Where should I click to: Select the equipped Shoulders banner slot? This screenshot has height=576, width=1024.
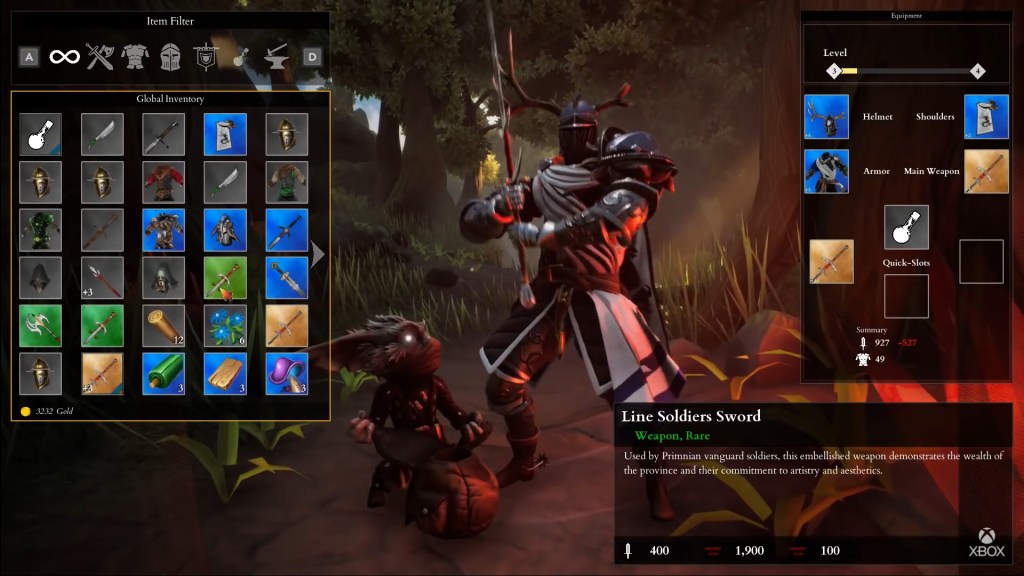[986, 117]
